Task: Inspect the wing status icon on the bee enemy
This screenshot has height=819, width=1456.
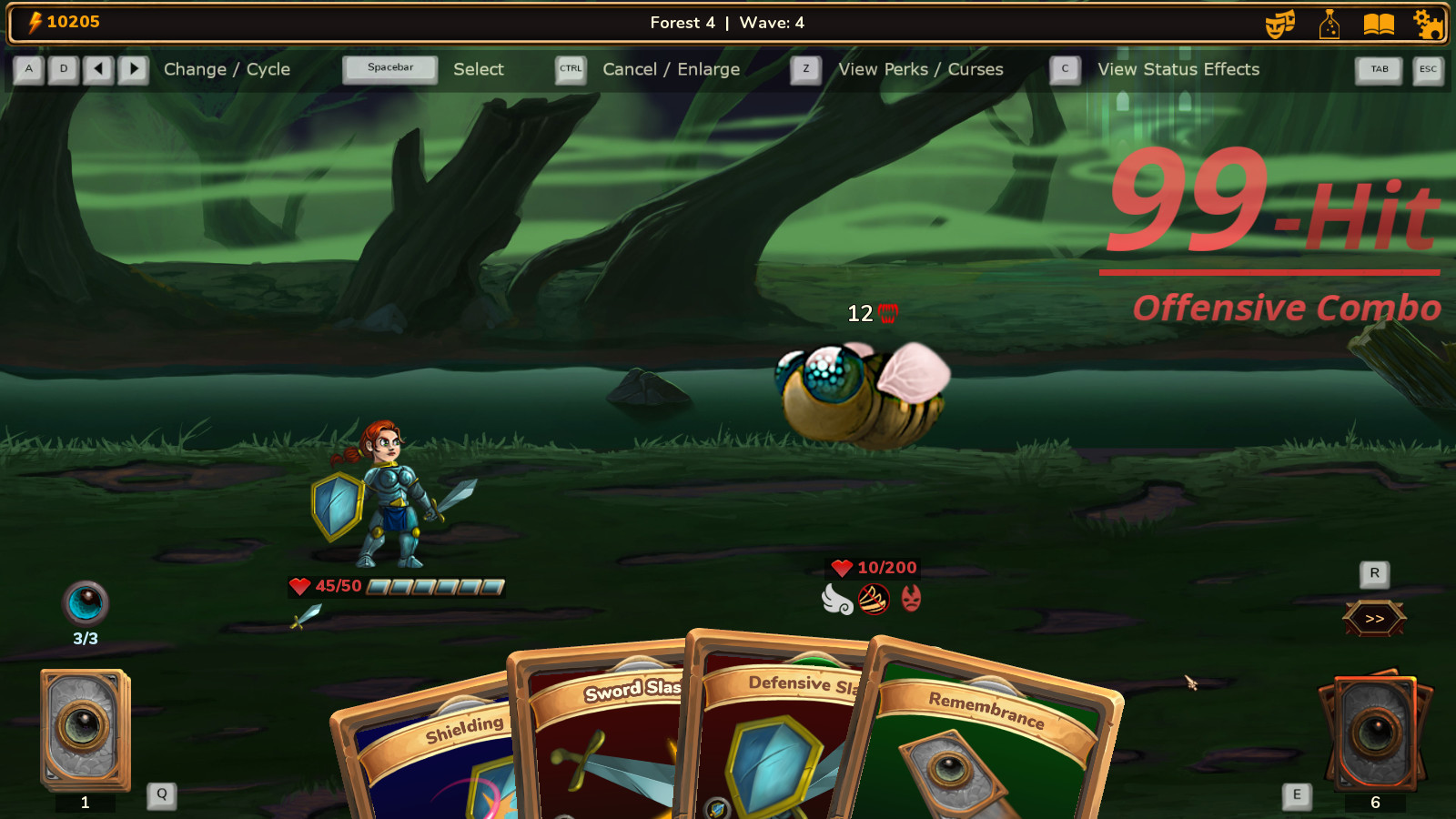Action: [838, 600]
